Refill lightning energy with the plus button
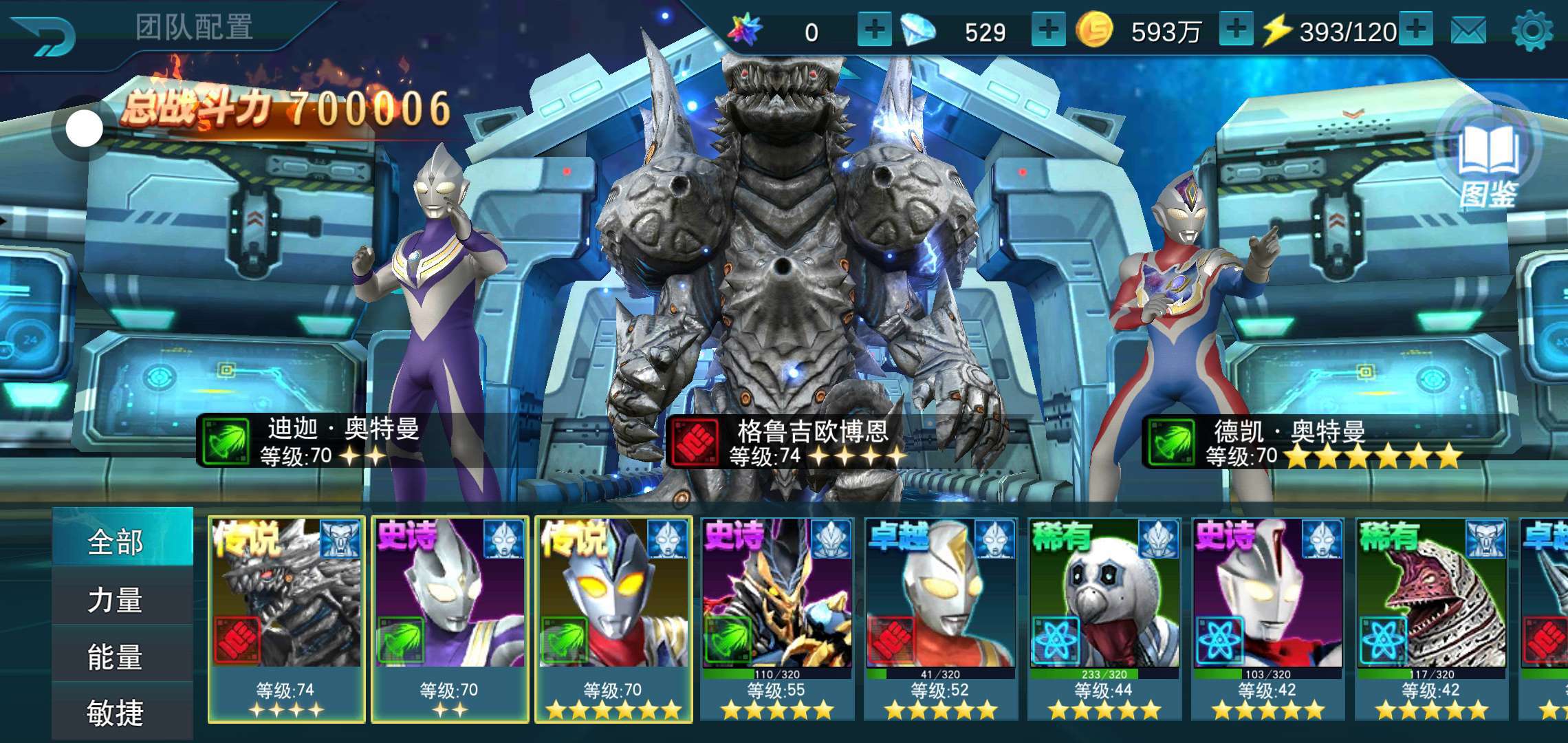This screenshot has height=743, width=1568. point(1417,30)
